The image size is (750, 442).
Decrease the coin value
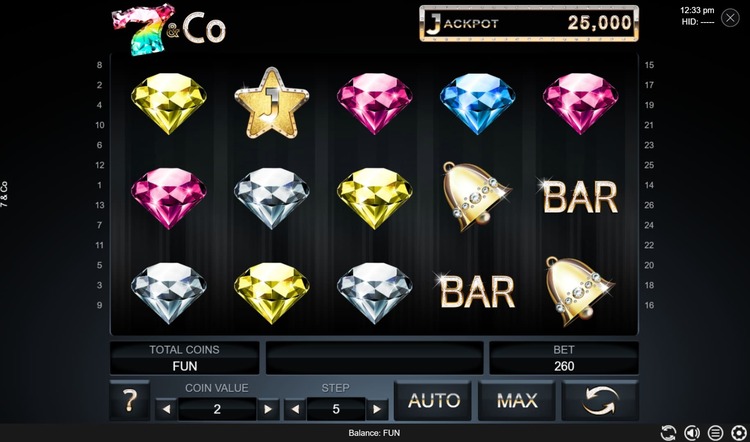pos(166,409)
